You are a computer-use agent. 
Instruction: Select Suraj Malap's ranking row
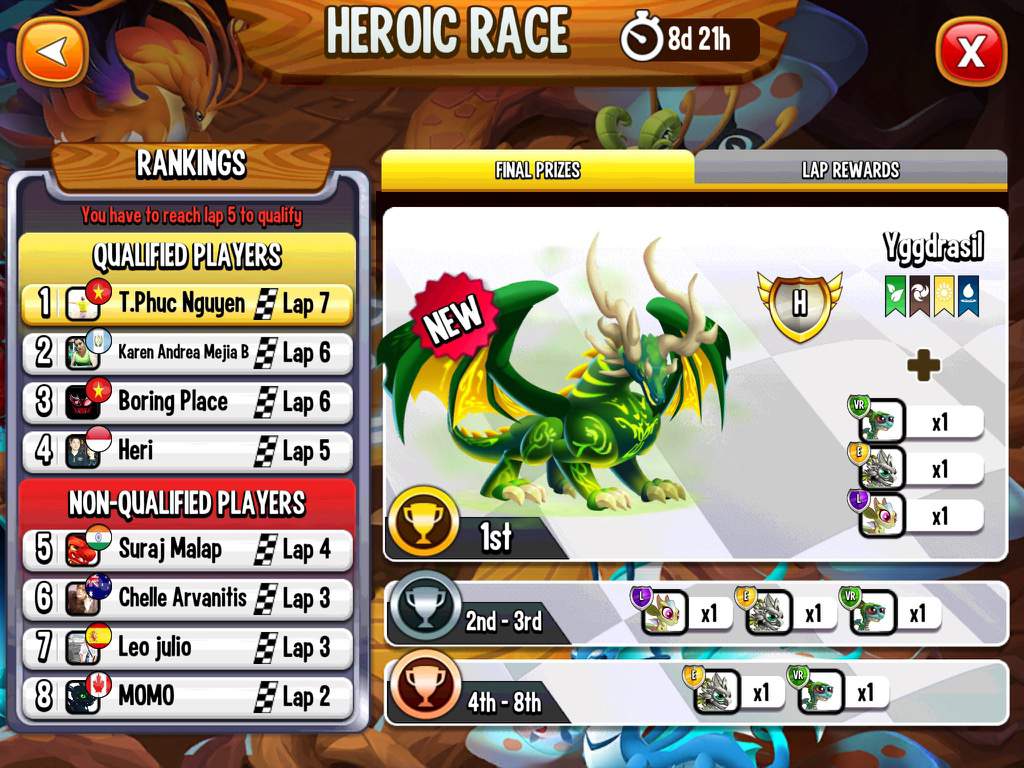187,549
